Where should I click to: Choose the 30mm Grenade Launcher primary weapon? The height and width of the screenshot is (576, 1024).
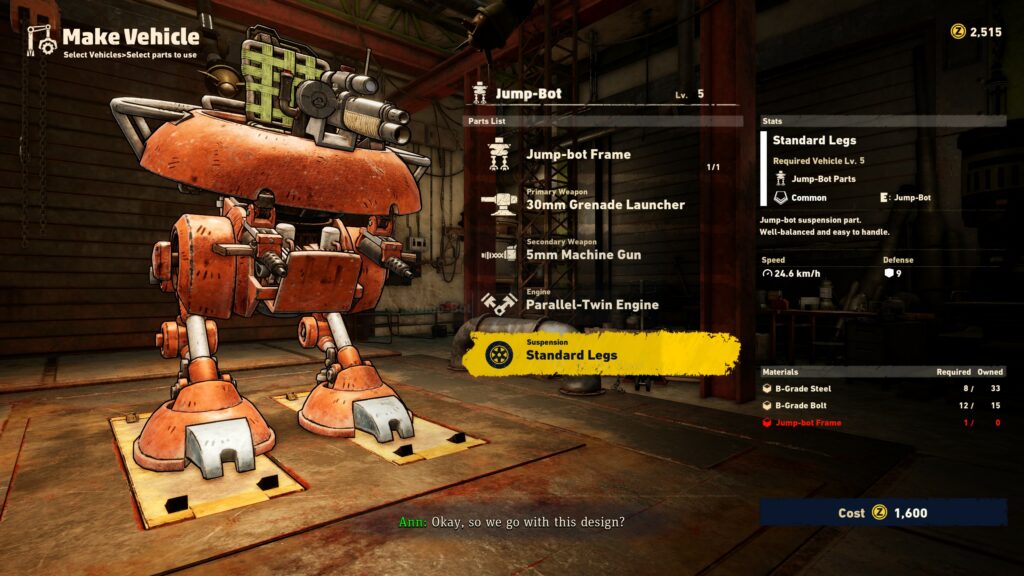[604, 204]
